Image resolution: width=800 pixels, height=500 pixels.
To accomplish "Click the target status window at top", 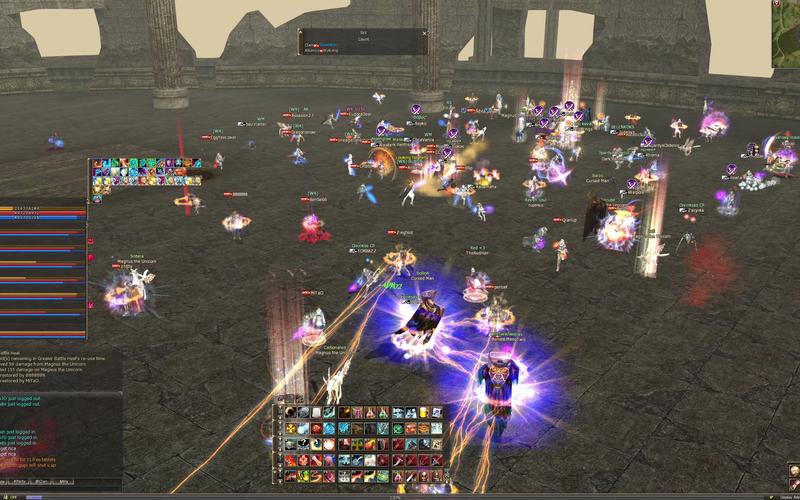I will click(363, 41).
